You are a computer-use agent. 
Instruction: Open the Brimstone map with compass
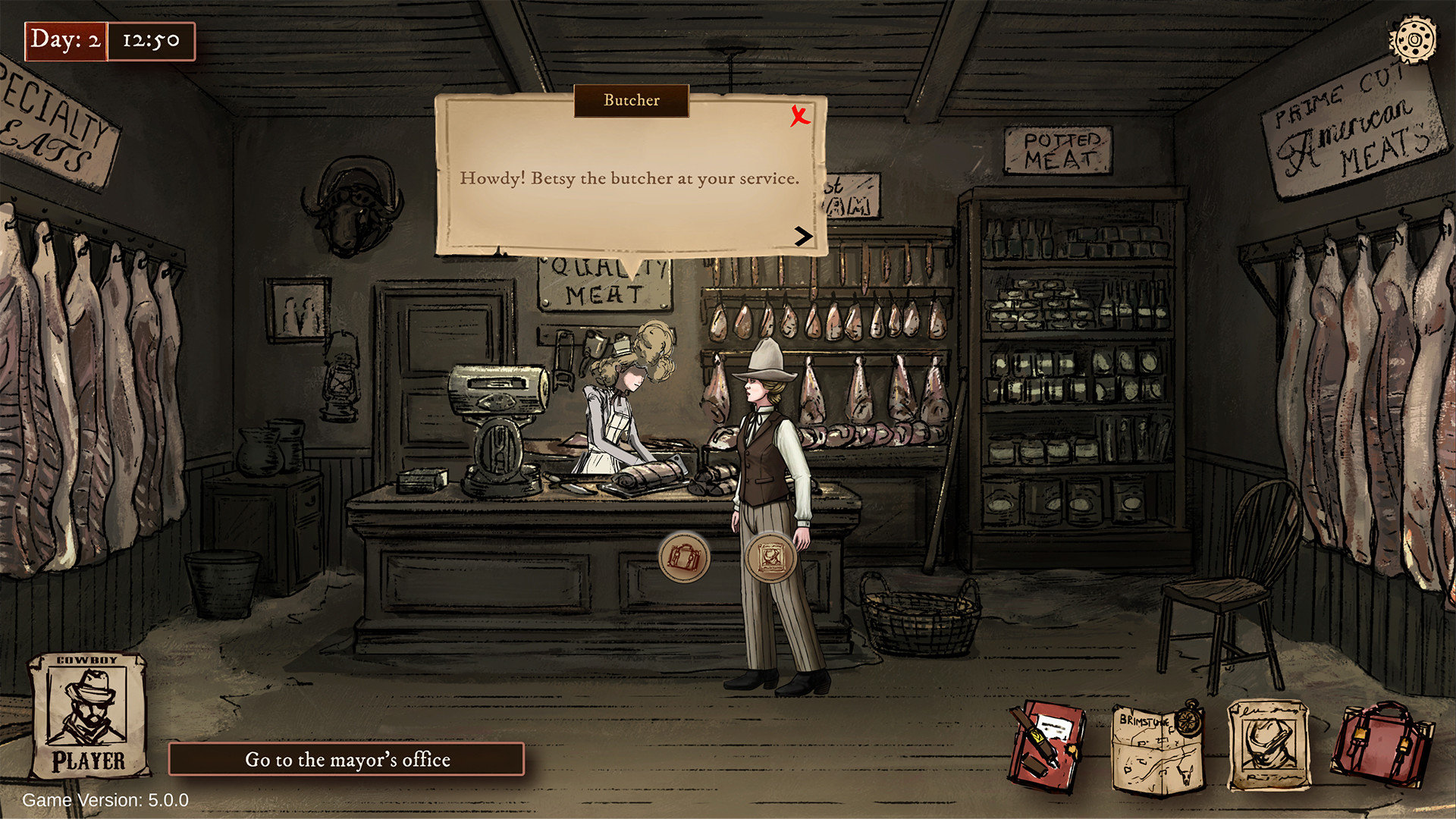[1158, 747]
